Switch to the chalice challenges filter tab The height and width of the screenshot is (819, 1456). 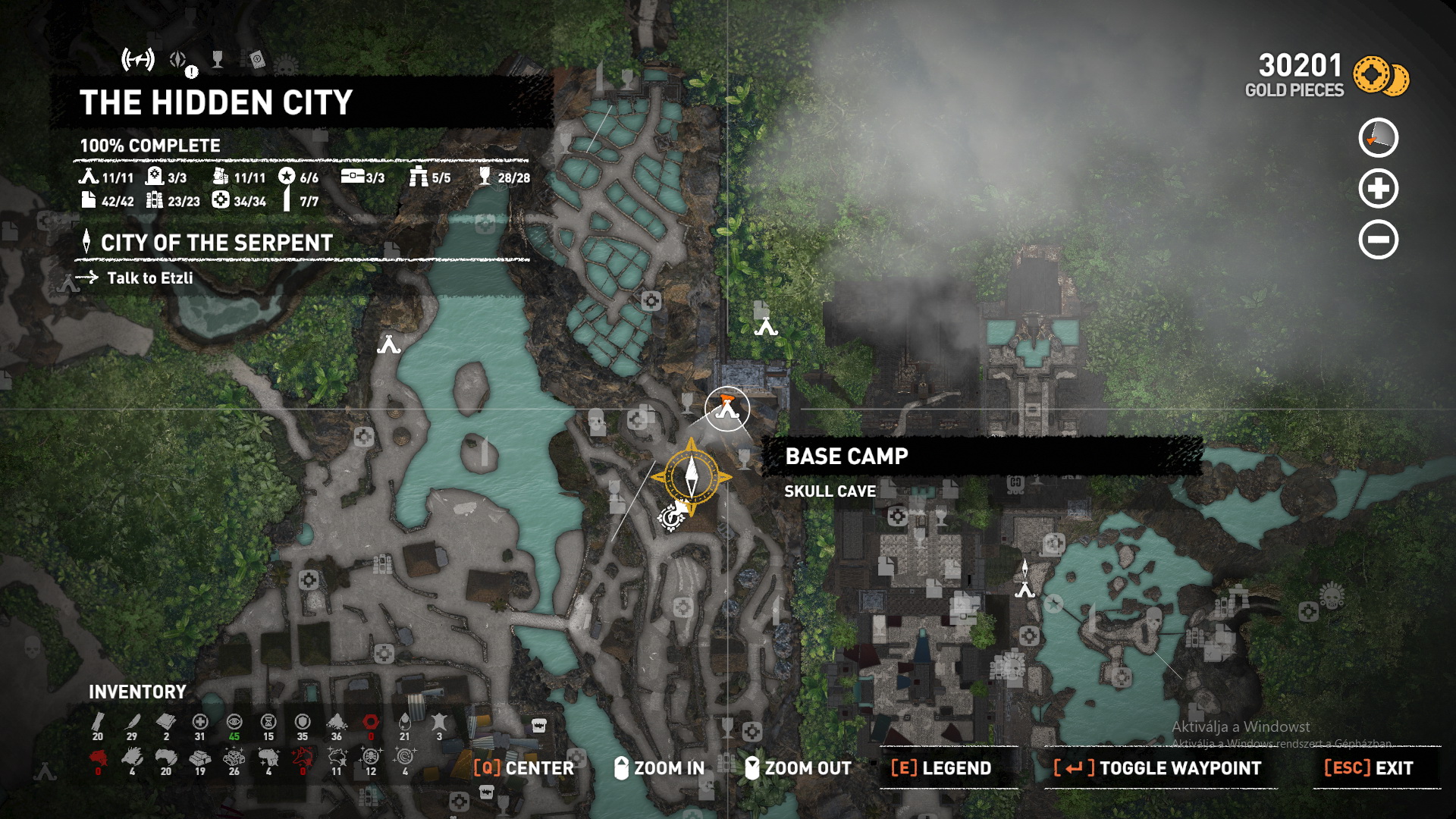[x=218, y=59]
